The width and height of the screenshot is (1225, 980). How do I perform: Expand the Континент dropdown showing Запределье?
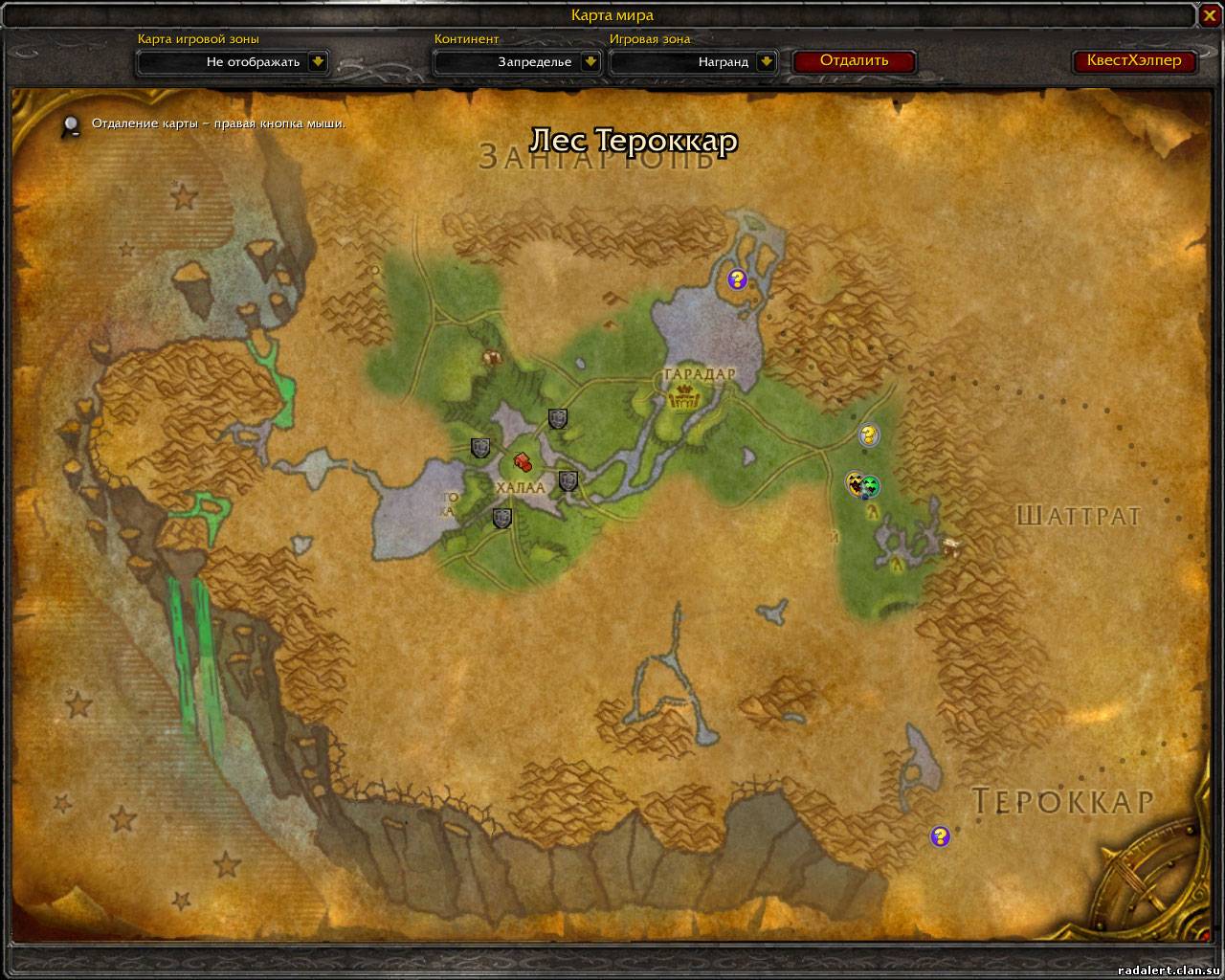pyautogui.click(x=590, y=62)
